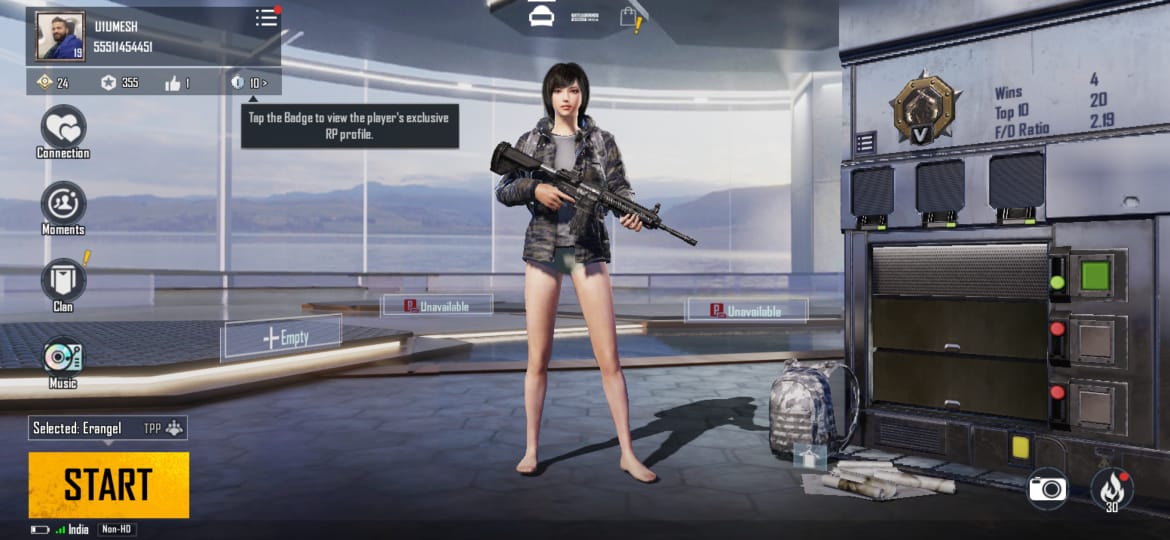The image size is (1170, 540).
Task: Tap the yellow START button
Action: pyautogui.click(x=108, y=485)
